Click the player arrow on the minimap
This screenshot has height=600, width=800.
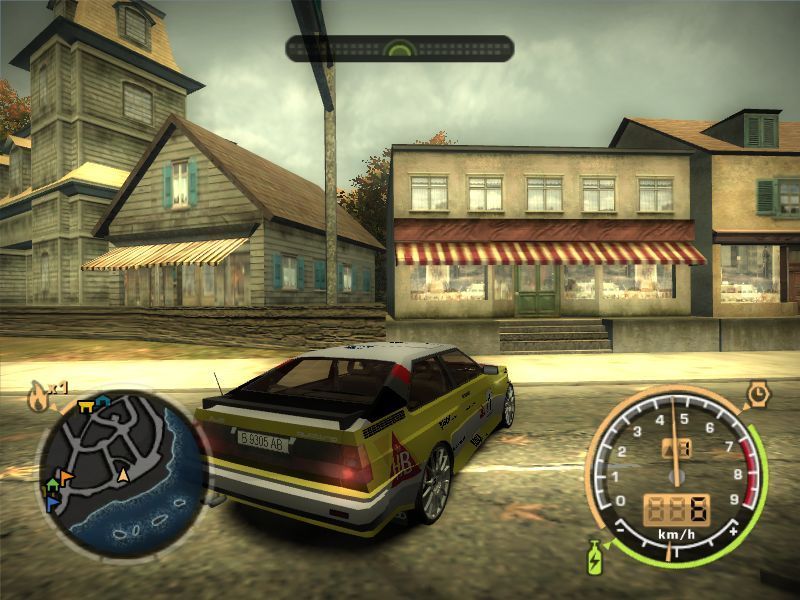(x=124, y=475)
